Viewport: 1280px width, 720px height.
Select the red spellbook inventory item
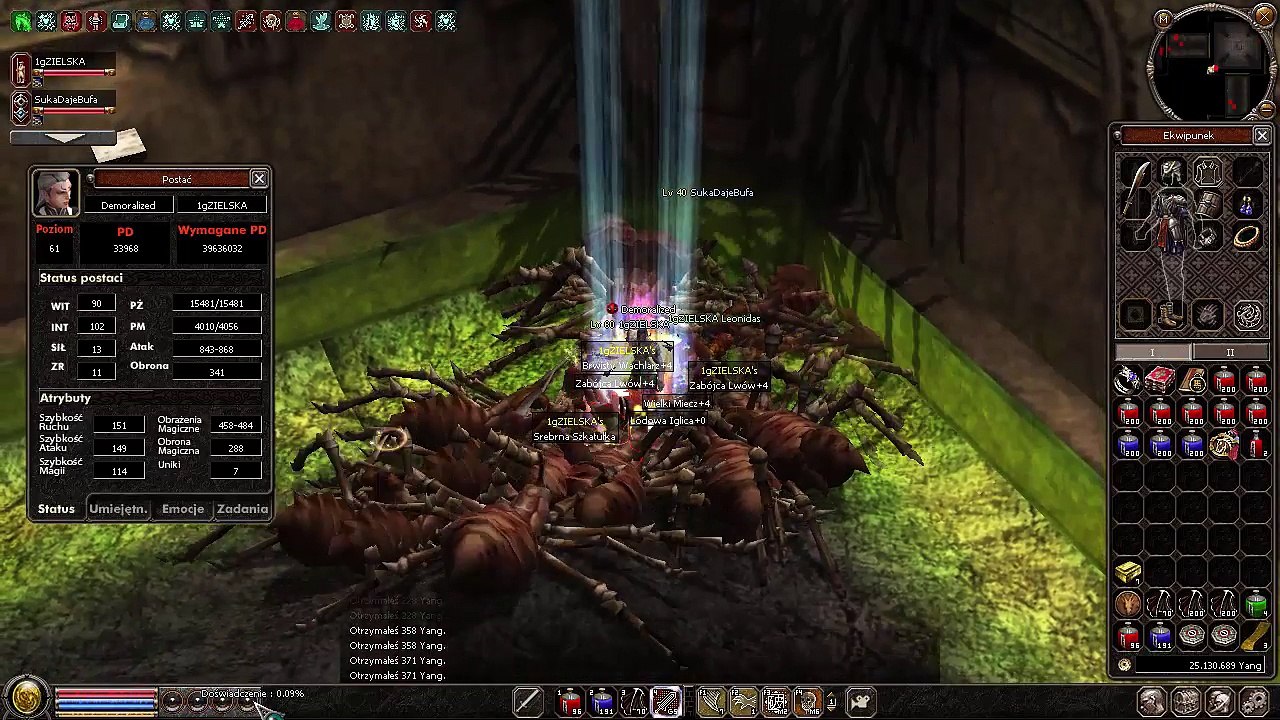[1160, 380]
